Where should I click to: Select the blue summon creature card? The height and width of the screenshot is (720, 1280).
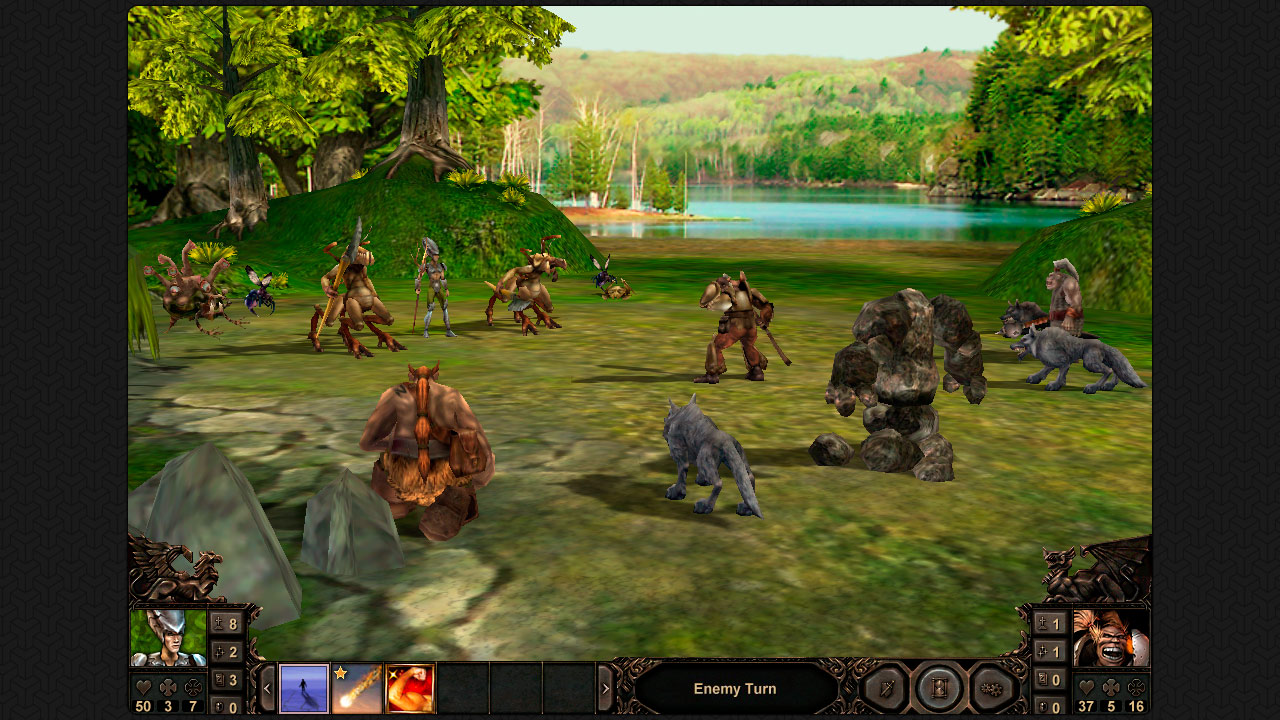coord(303,689)
